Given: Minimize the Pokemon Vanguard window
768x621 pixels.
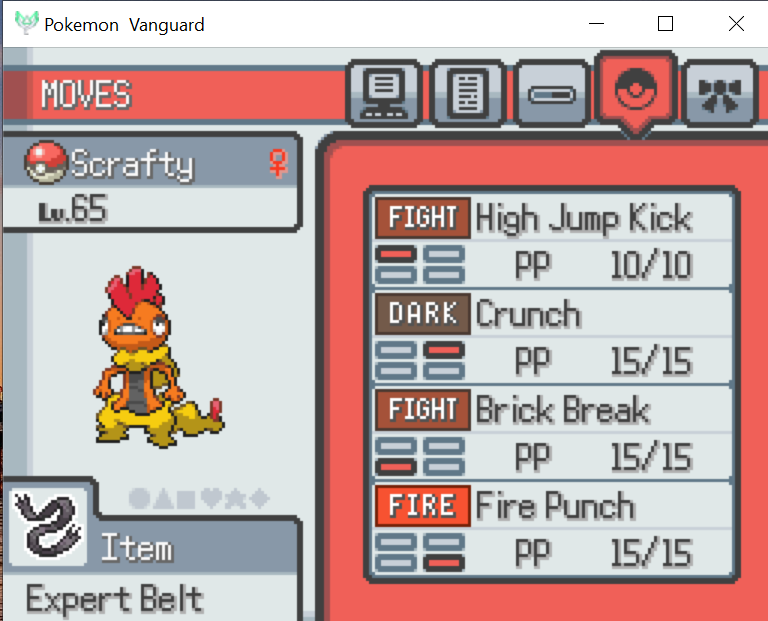Looking at the screenshot, I should 599,24.
